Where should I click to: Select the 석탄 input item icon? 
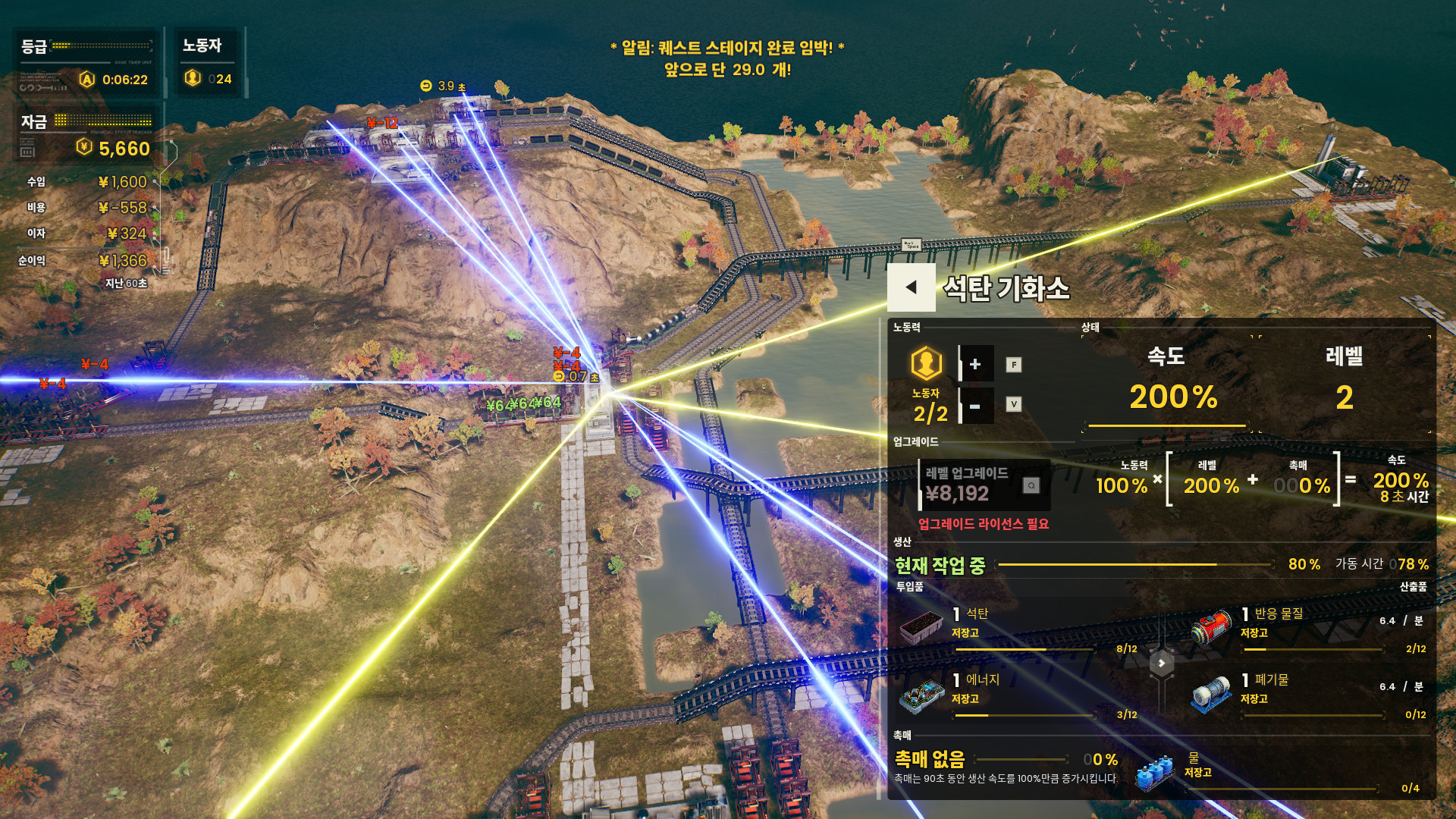pos(921,626)
